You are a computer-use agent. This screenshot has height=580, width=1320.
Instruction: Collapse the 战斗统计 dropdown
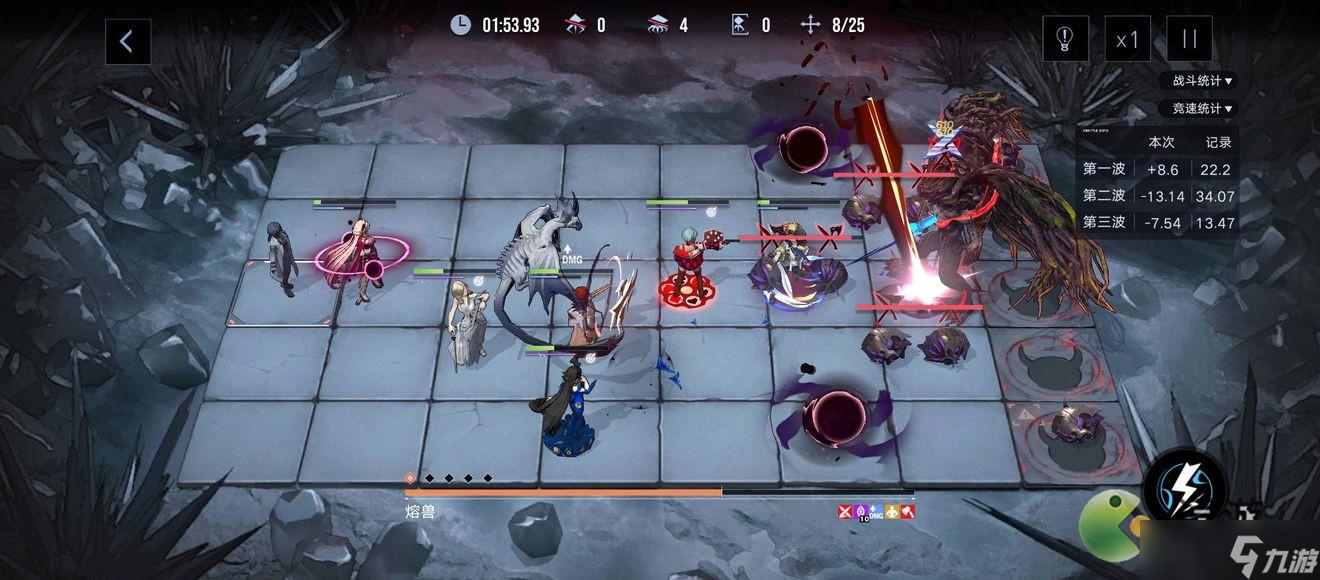[1198, 81]
